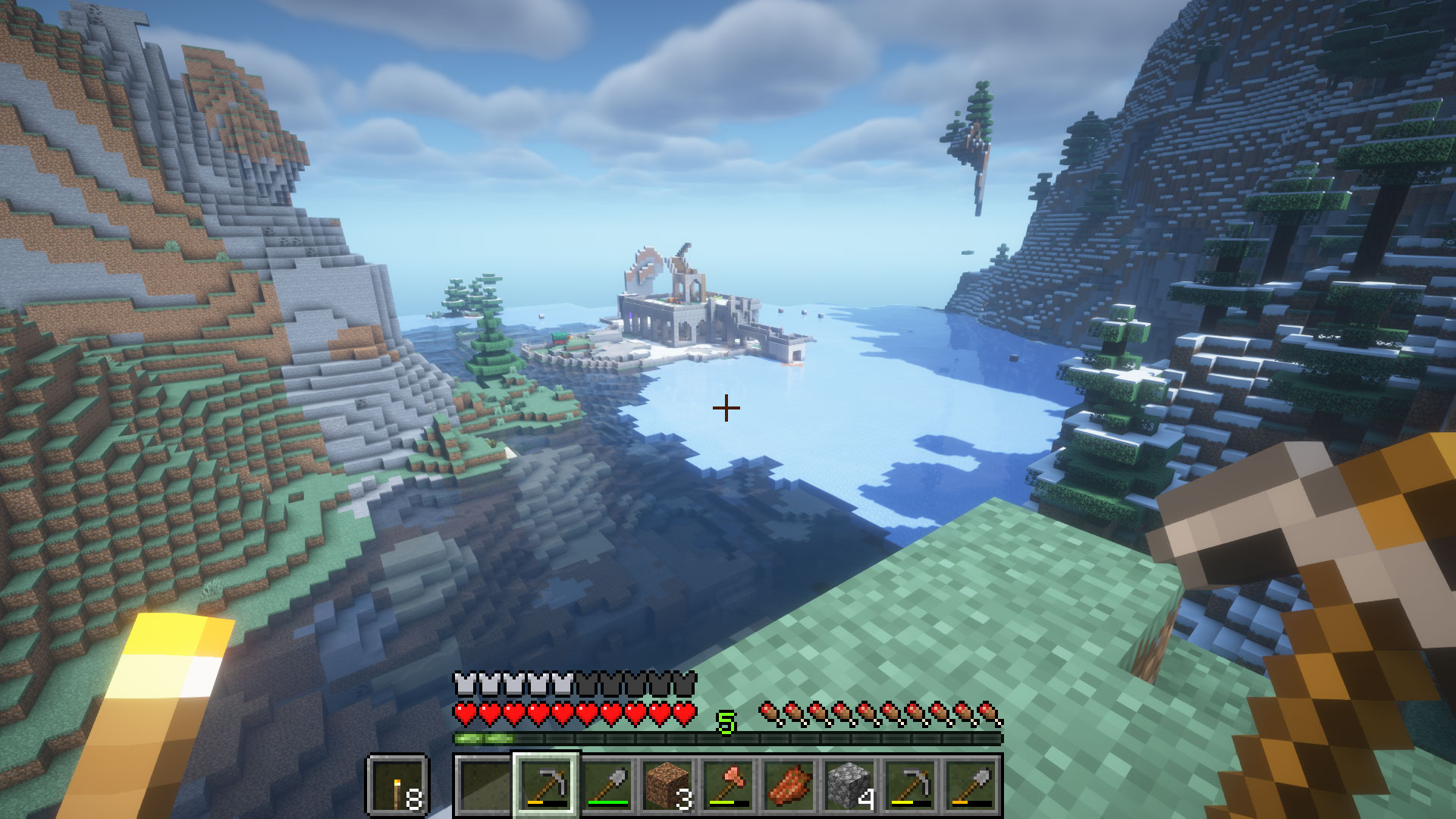Viewport: 1456px width, 819px height.
Task: Click the XP progress bar
Action: coord(728,736)
